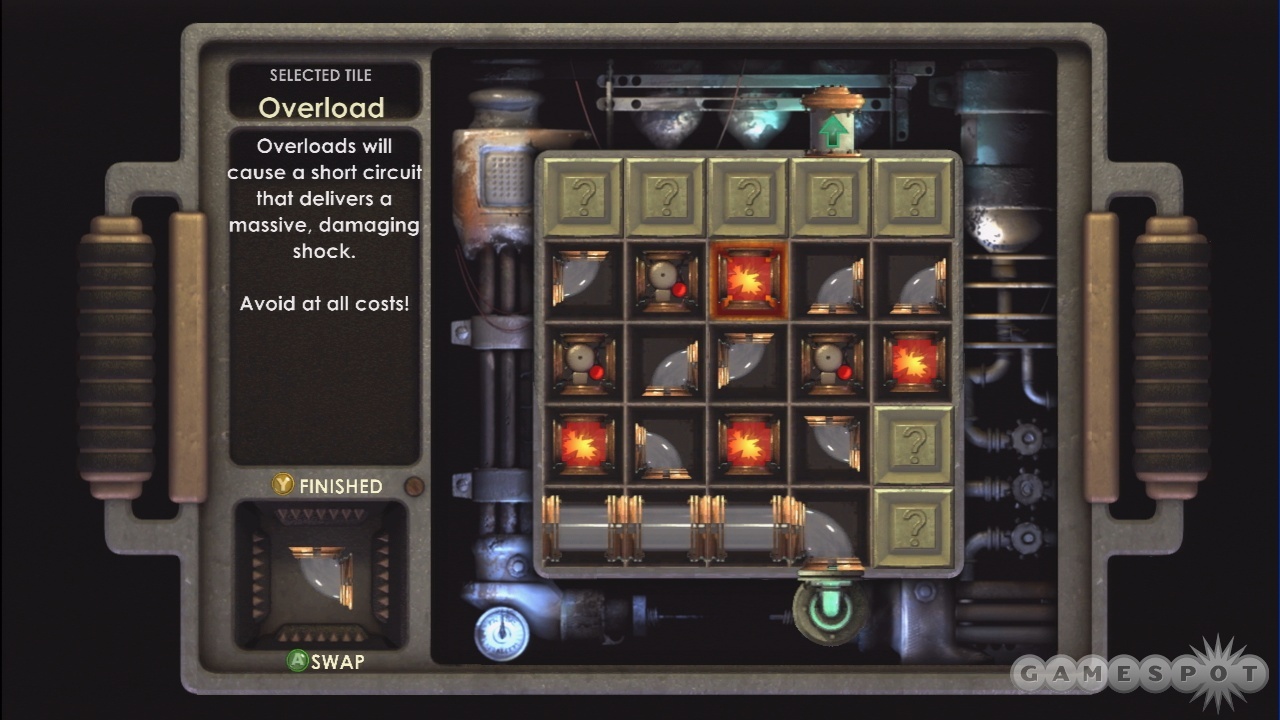Image resolution: width=1280 pixels, height=720 pixels.
Task: Click the elbow pipe preview in the swap box
Action: (x=320, y=575)
